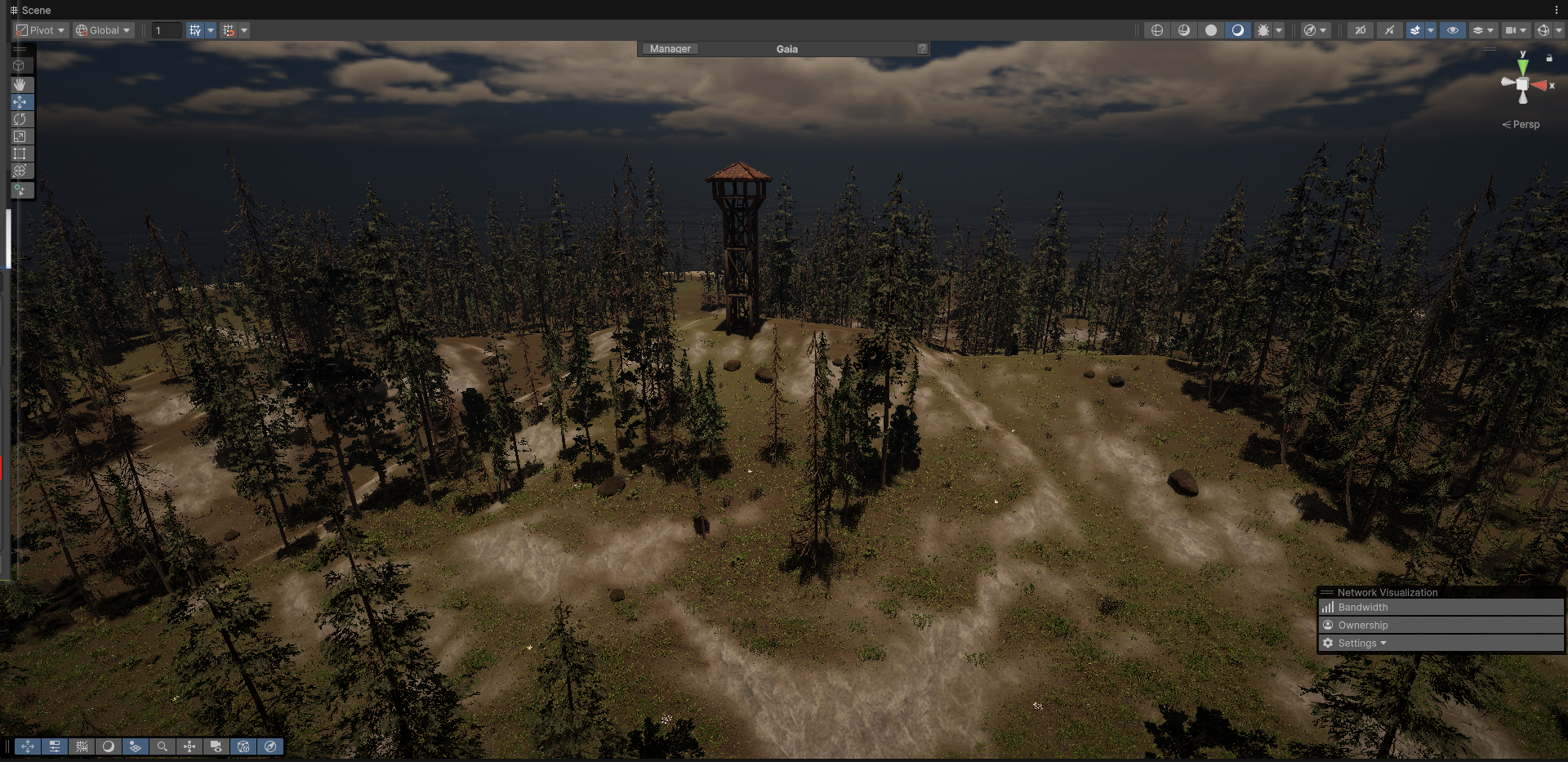Switch the Persp projection label

1521,124
